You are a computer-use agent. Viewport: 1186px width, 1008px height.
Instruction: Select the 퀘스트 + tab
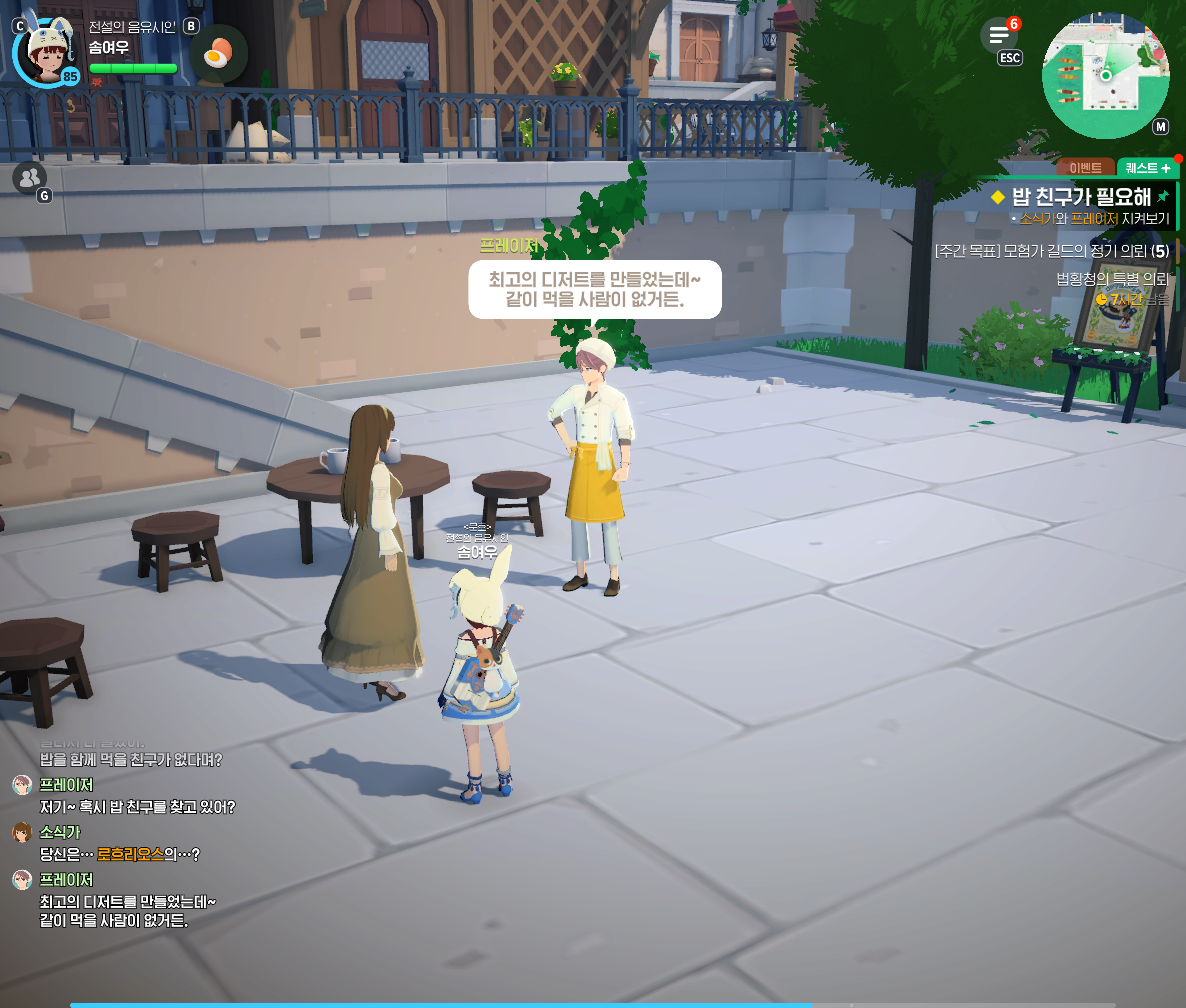coord(1147,168)
